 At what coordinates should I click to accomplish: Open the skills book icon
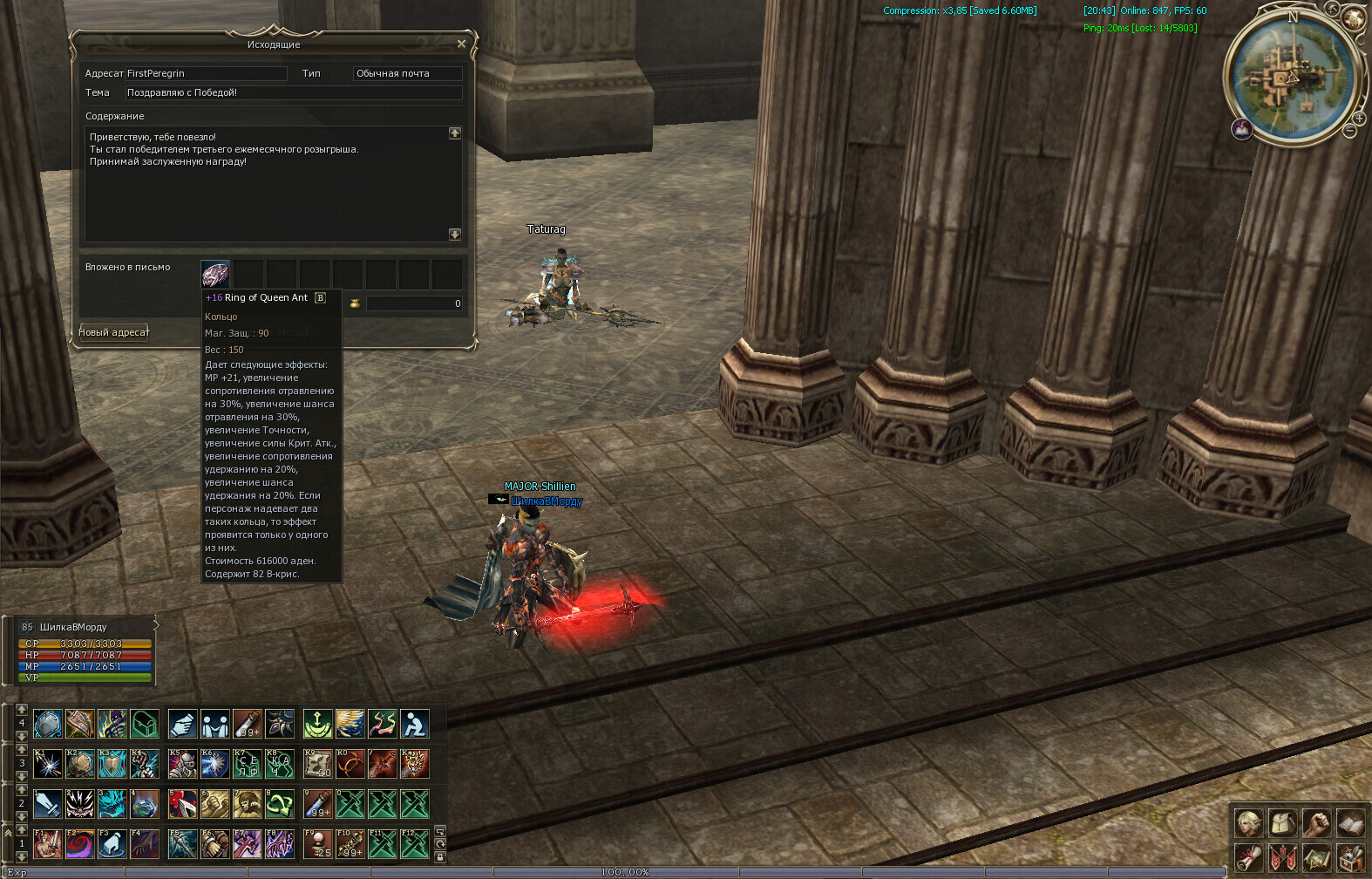[1350, 822]
